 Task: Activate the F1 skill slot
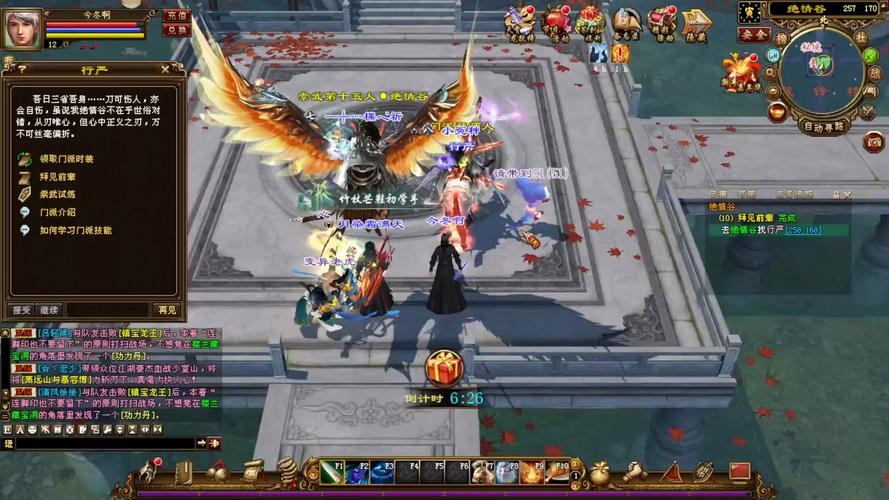point(333,471)
